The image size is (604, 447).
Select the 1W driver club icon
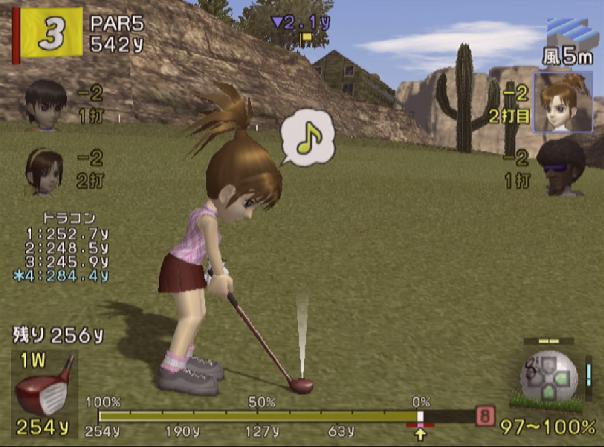44,386
